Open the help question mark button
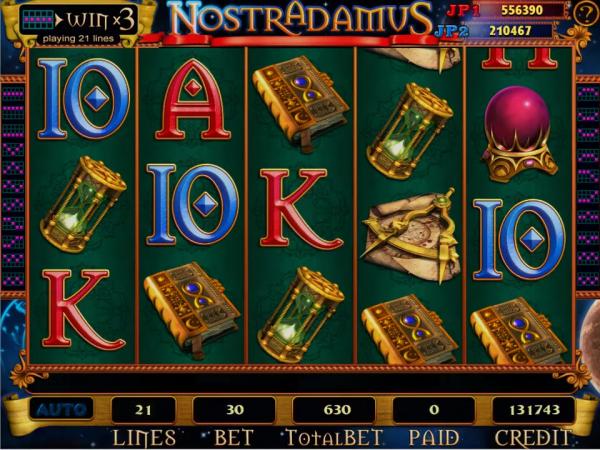Screen dimensions: 600x450 (x=583, y=13)
